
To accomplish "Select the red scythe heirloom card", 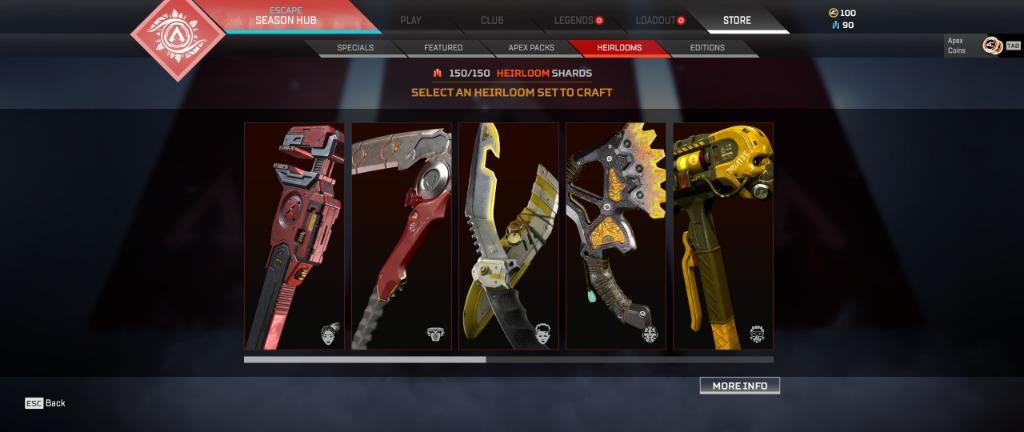I will (x=401, y=236).
